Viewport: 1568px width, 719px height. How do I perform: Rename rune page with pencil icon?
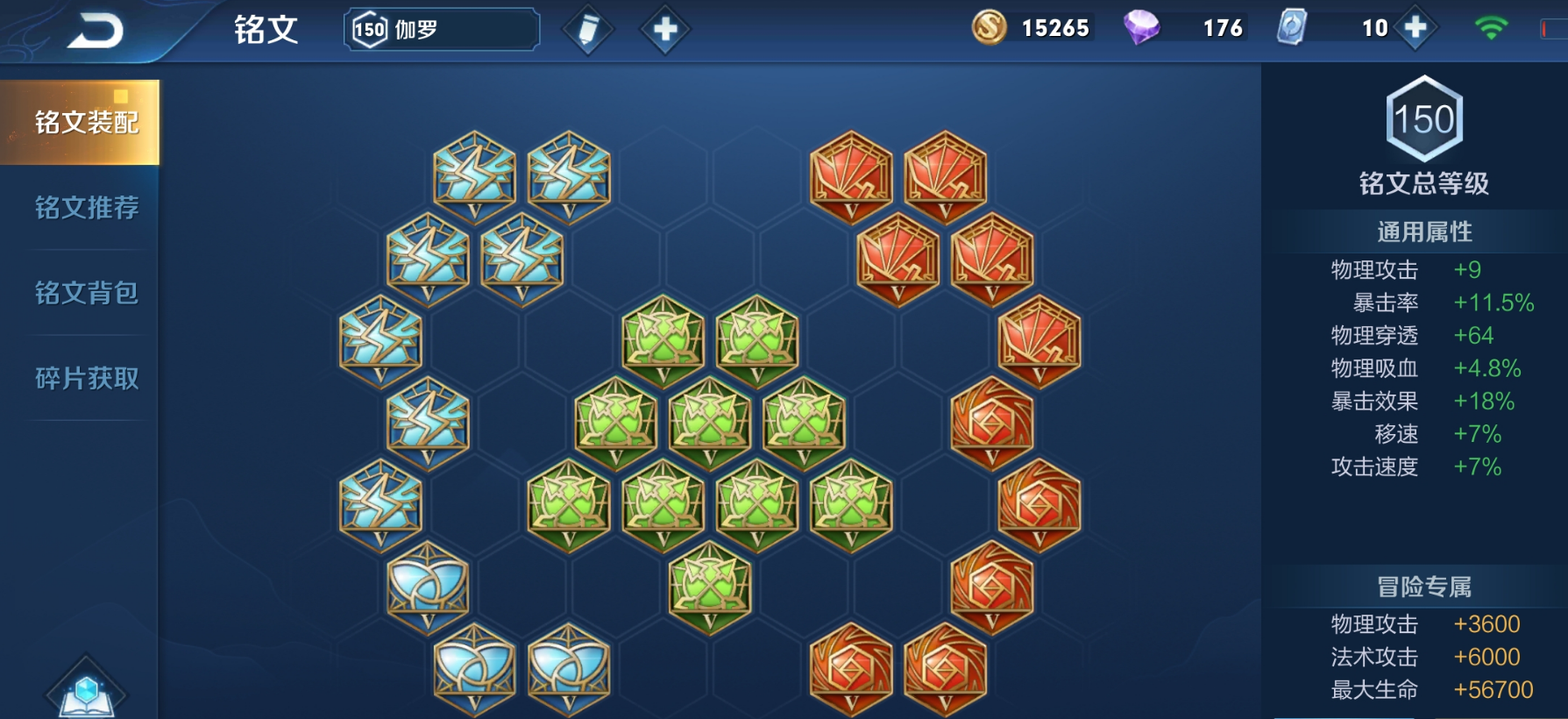tap(588, 30)
